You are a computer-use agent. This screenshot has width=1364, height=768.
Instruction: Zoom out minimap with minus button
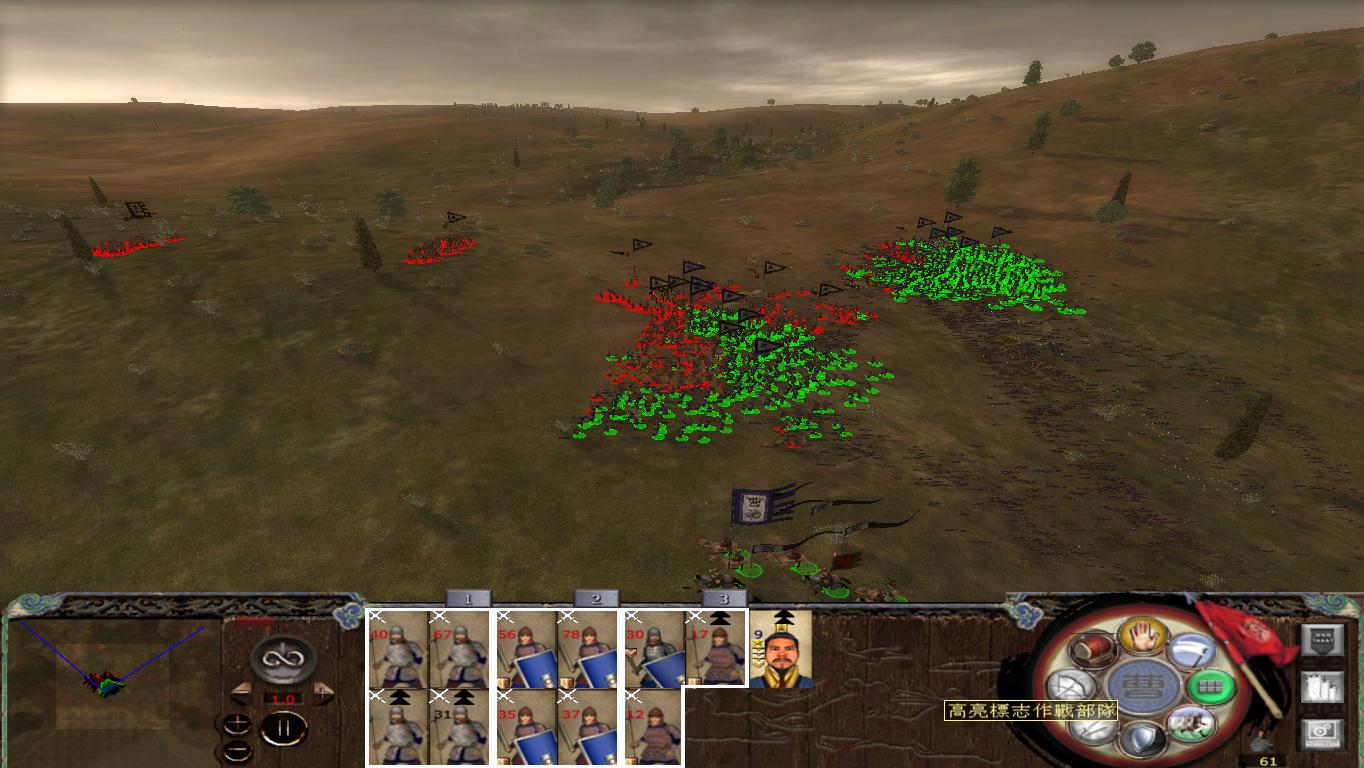pos(237,750)
